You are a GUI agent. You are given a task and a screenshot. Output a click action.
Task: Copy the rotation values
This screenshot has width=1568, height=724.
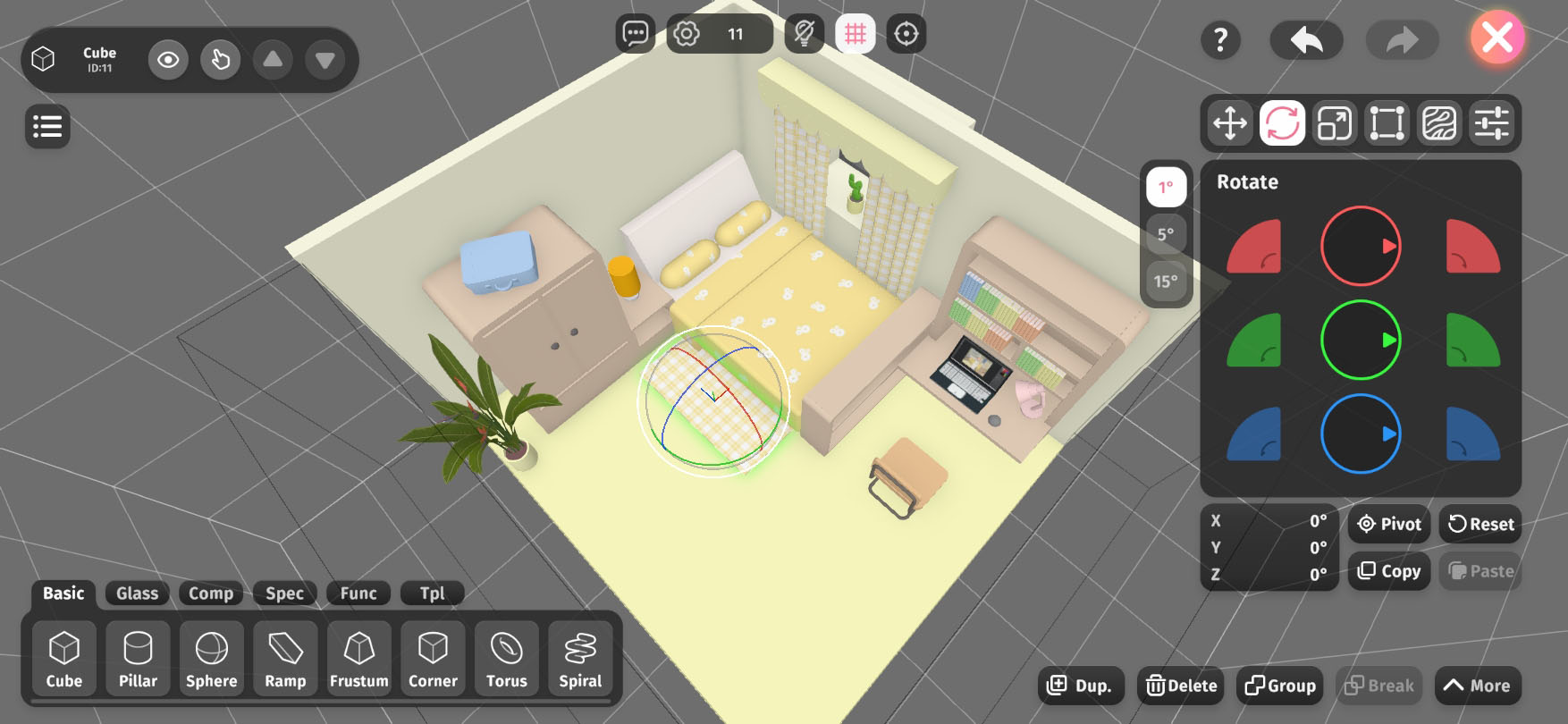(1389, 571)
